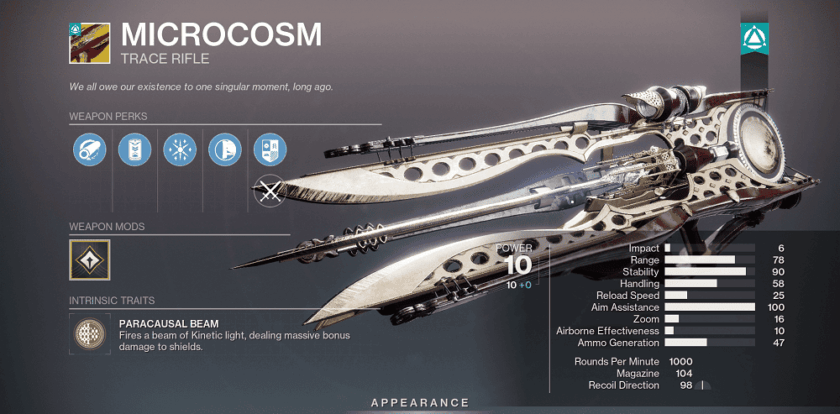
Task: Select the barrel perk icon
Action: pyautogui.click(x=87, y=149)
